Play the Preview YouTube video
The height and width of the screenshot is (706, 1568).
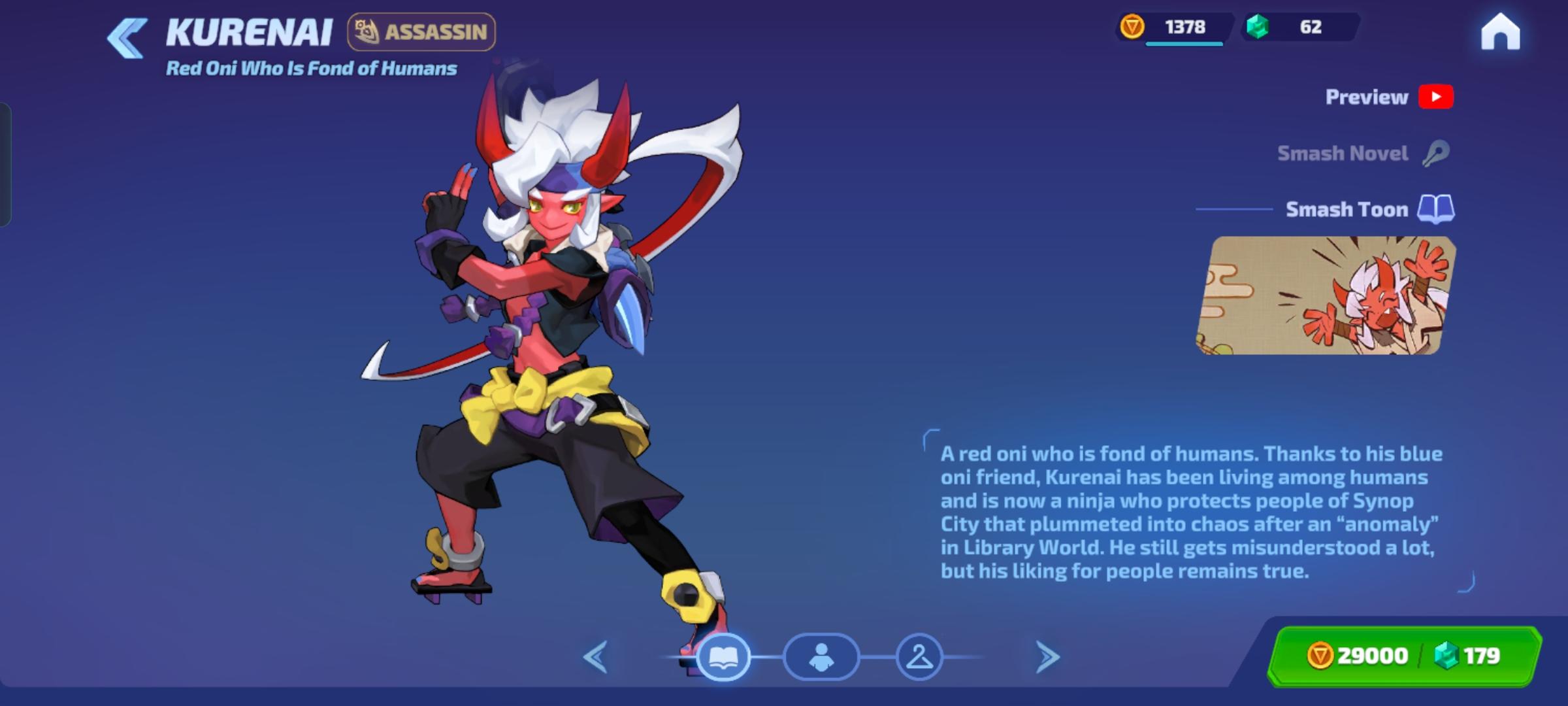point(1437,97)
